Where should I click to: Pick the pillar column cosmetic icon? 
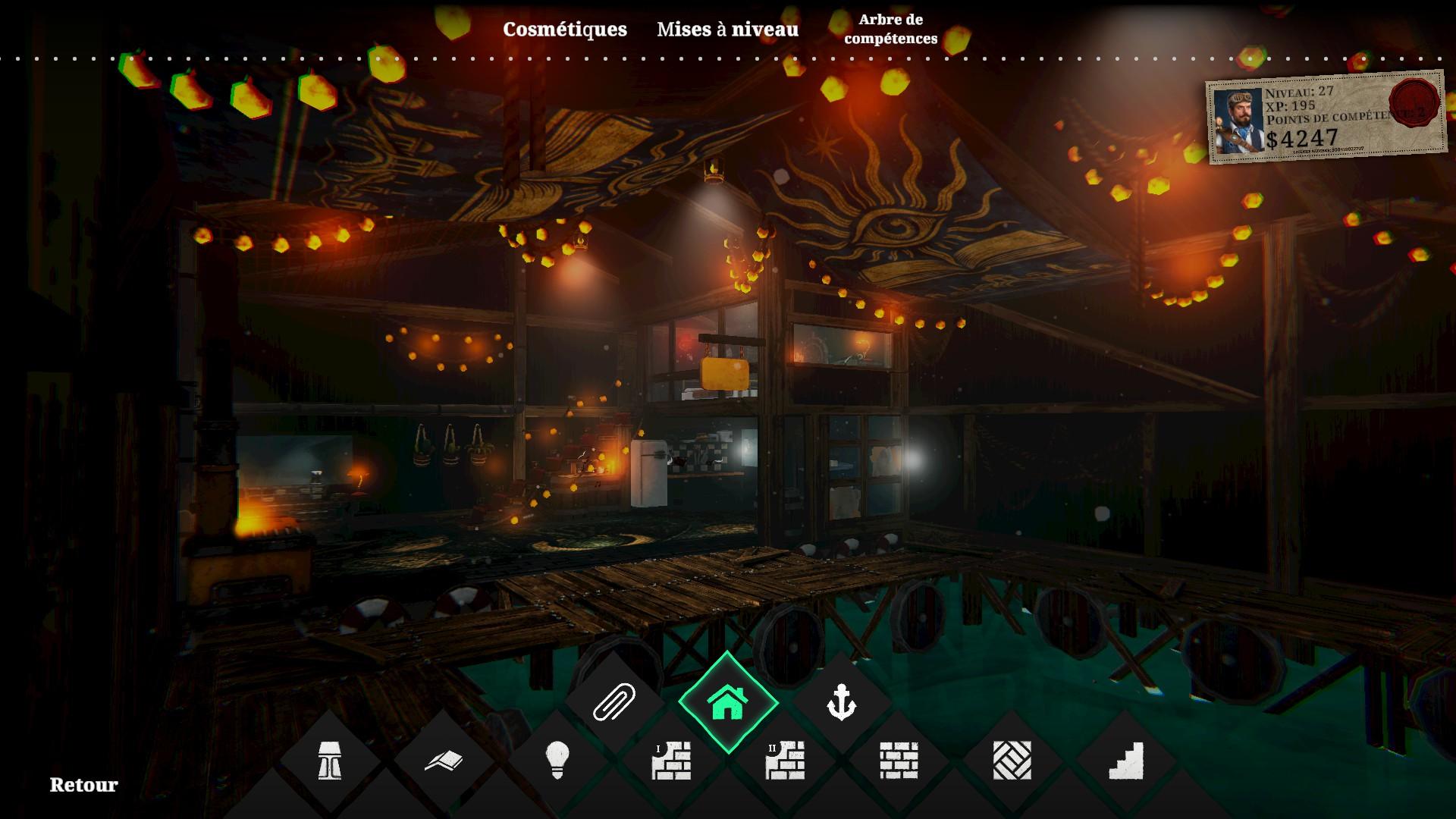pos(329,760)
